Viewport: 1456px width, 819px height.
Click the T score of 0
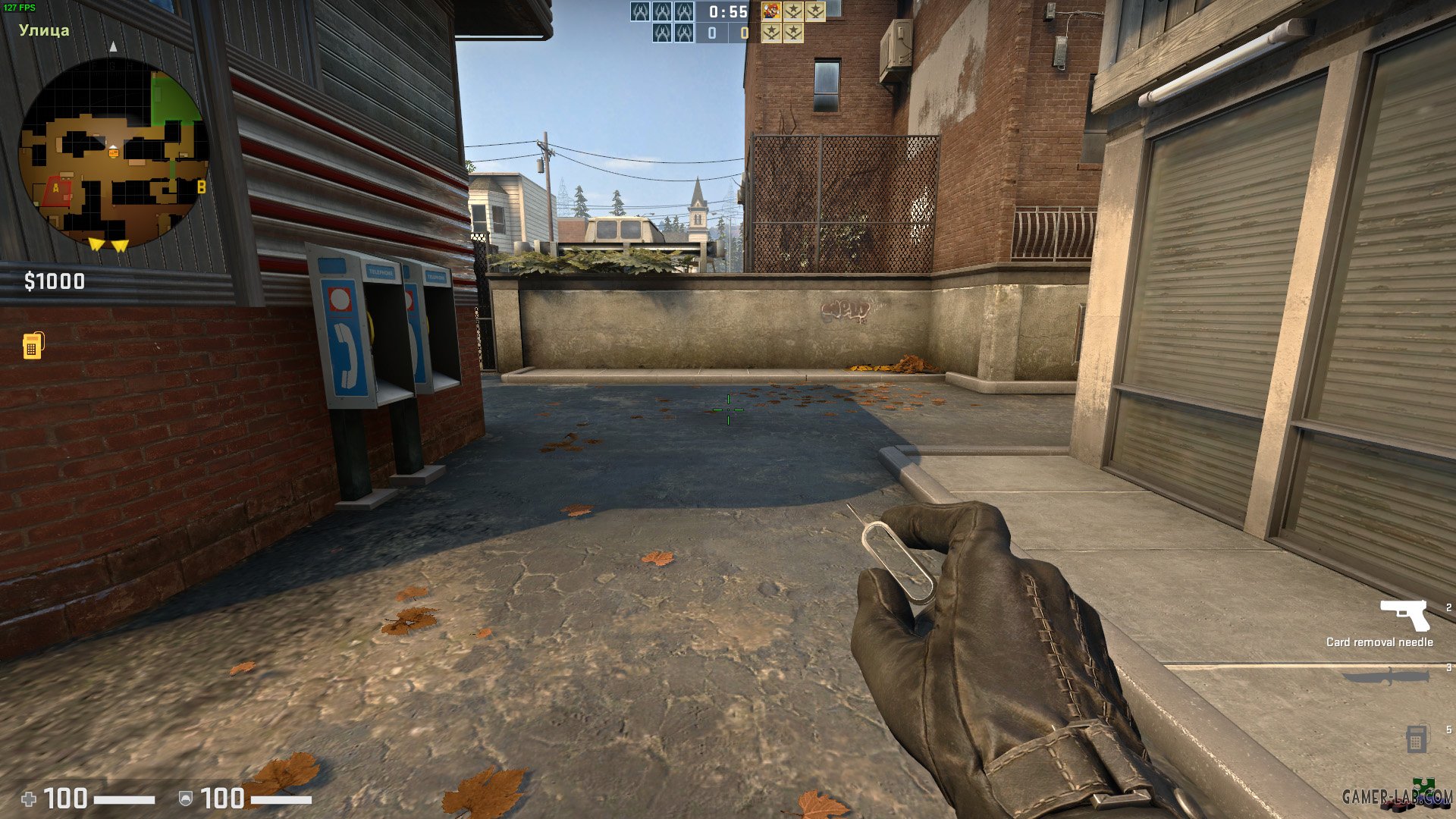tap(744, 33)
